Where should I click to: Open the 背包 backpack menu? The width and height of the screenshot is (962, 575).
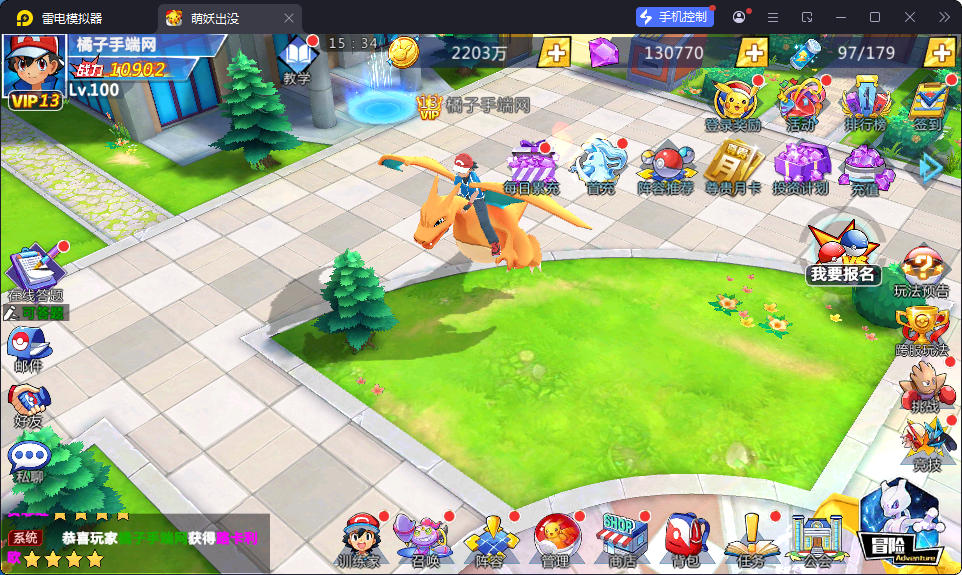tap(685, 540)
